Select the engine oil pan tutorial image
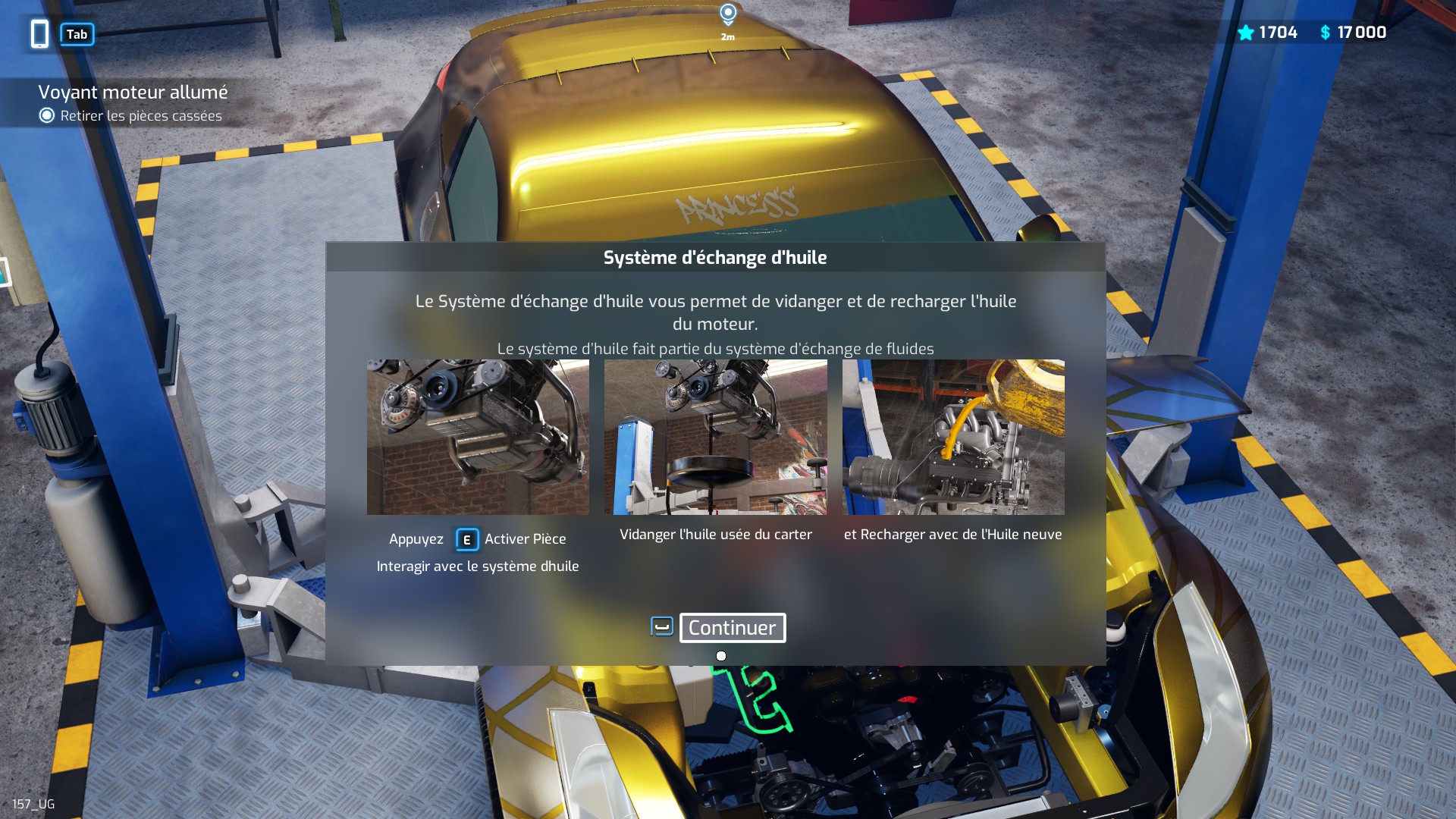Screen dimensions: 1456x819 point(478,437)
